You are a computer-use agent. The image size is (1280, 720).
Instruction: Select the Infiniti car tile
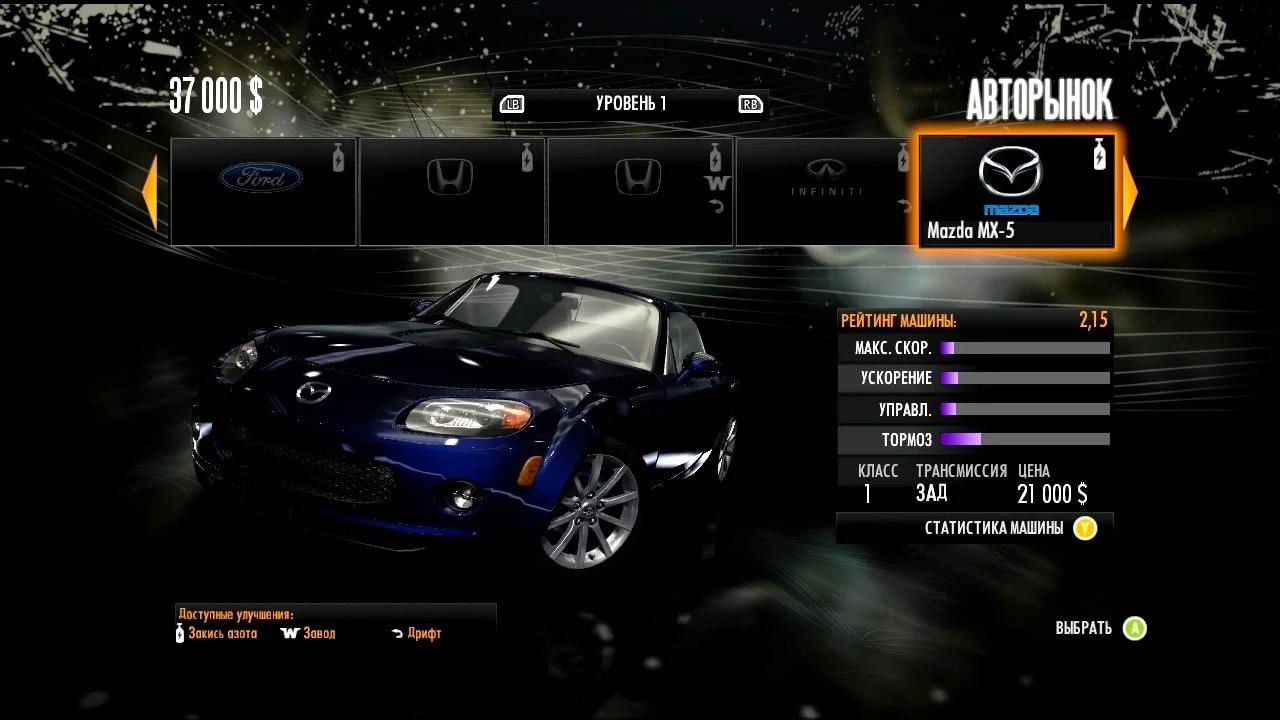click(x=825, y=191)
